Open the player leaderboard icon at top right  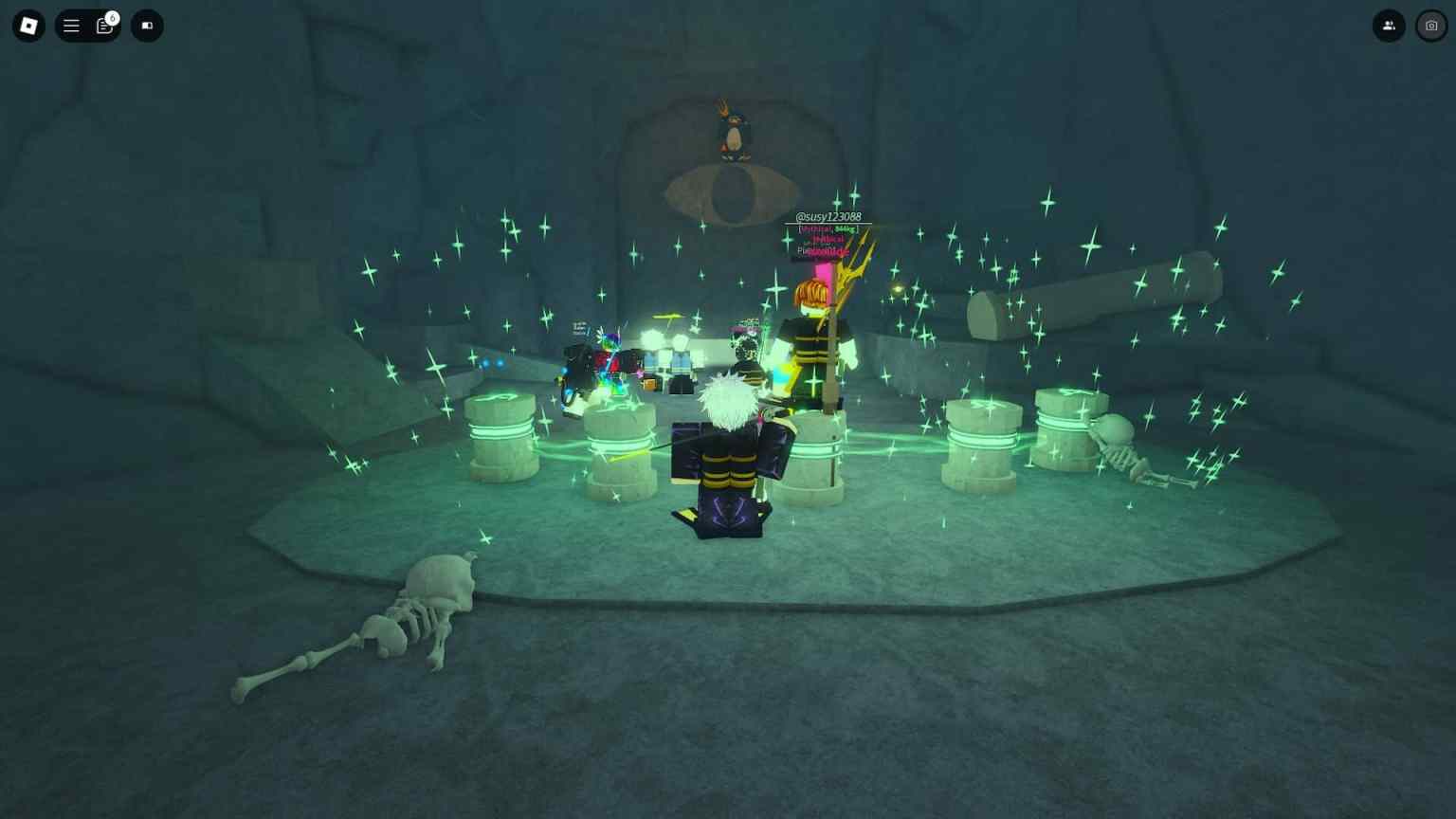point(1388,26)
